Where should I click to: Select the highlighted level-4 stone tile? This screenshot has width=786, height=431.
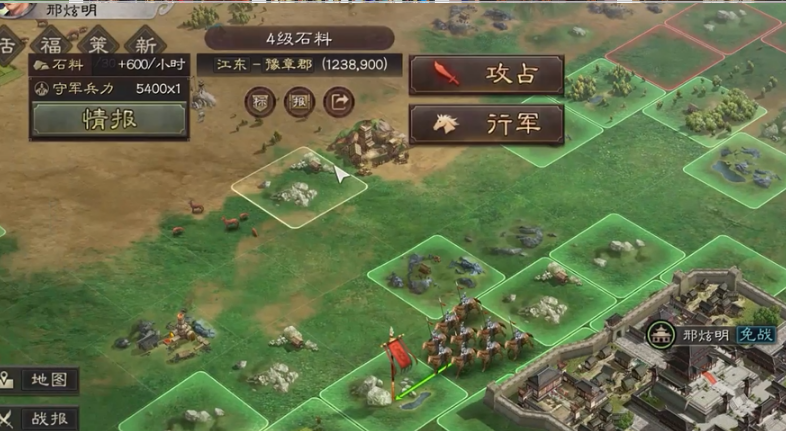299,186
